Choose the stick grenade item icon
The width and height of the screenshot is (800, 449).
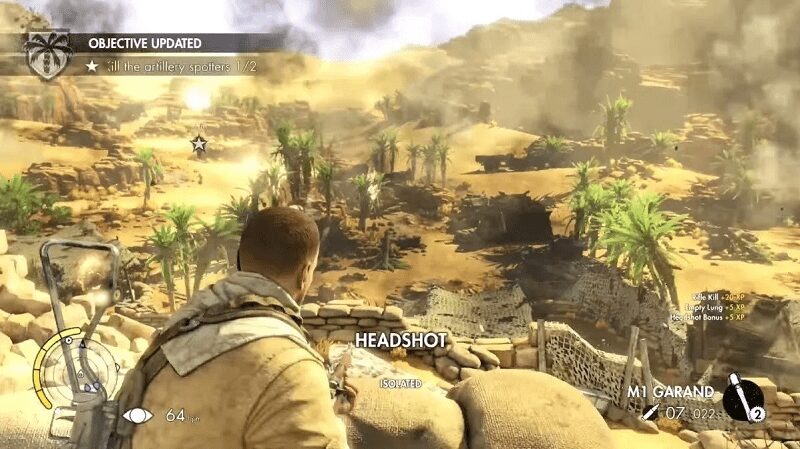741,399
